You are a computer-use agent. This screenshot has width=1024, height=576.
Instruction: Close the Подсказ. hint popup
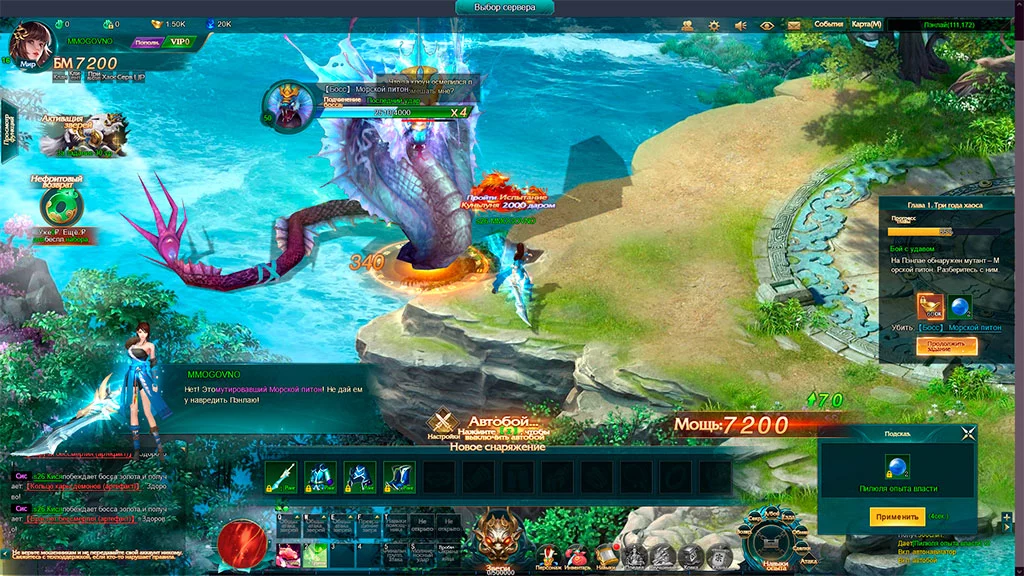(967, 433)
